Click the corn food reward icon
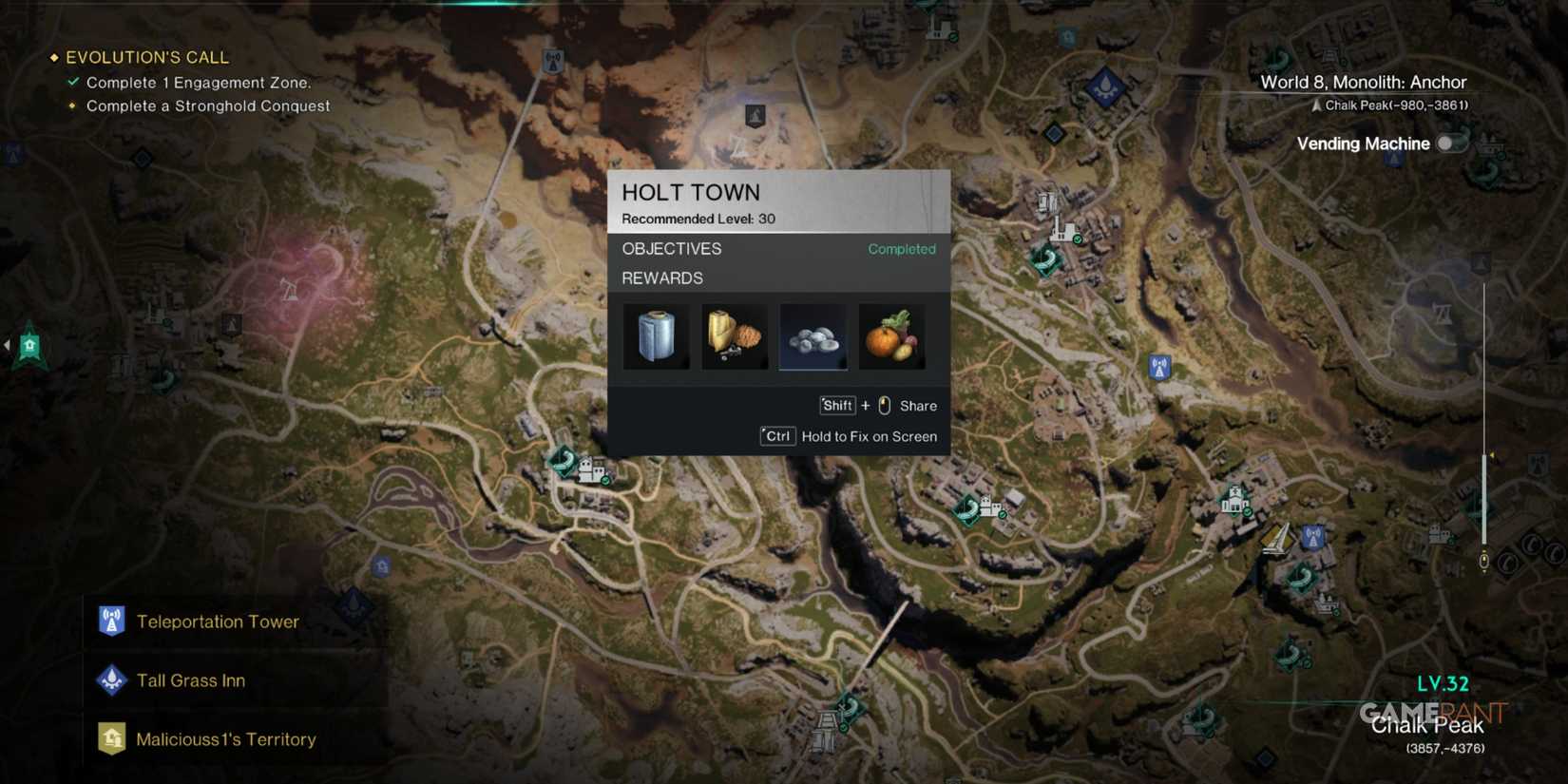This screenshot has height=784, width=1568. pyautogui.click(x=734, y=335)
